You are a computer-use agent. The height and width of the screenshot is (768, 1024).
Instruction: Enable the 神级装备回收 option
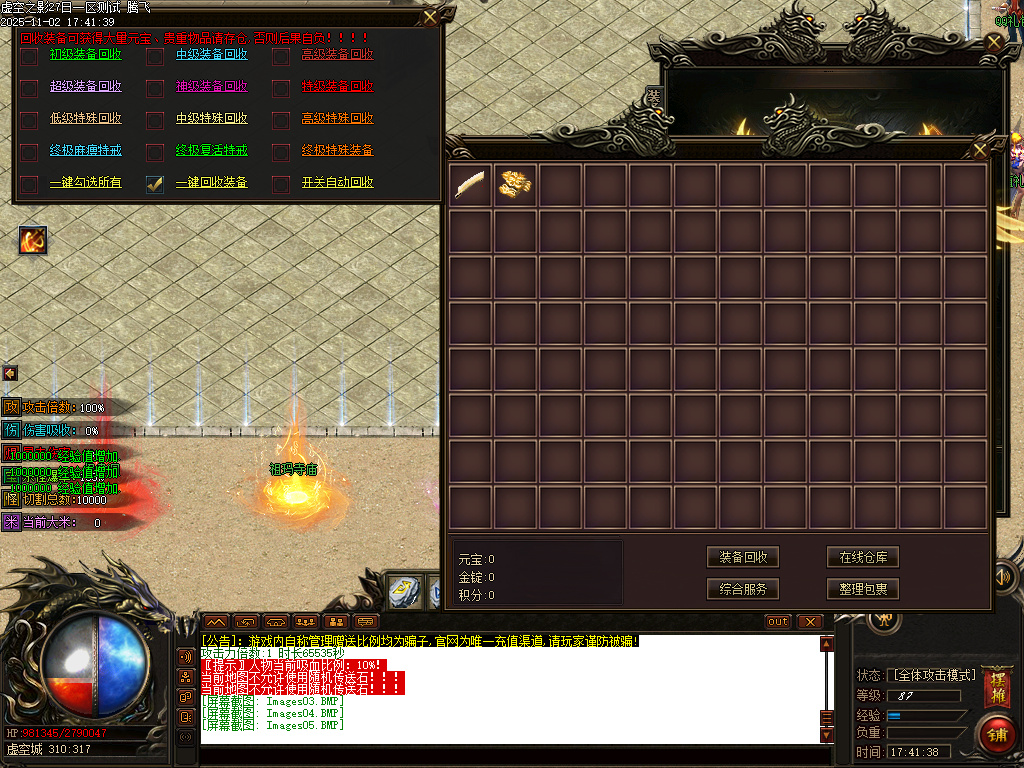pos(155,88)
